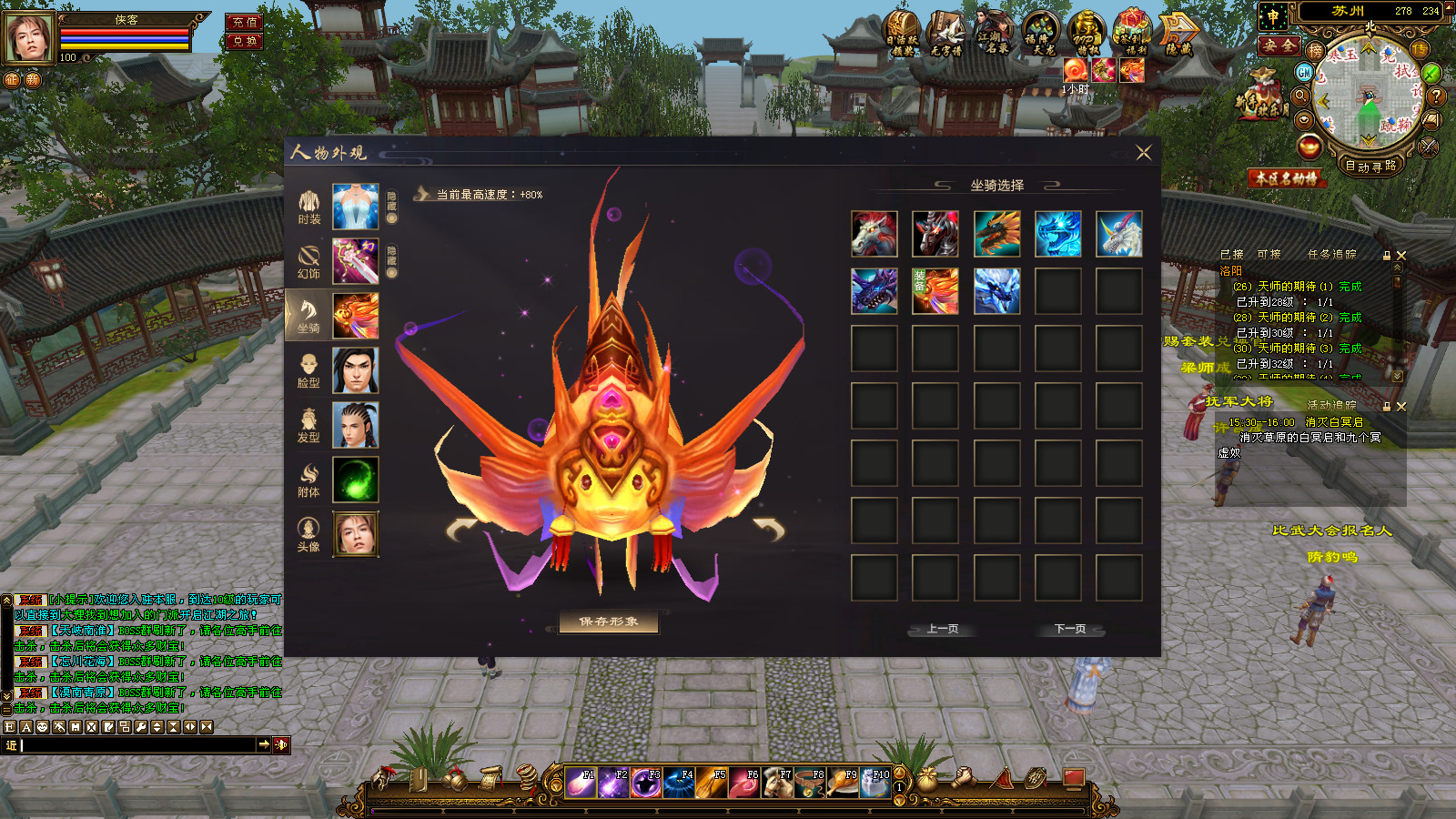This screenshot has height=819, width=1456.
Task: Open the 本区名动榜 ranking banner
Action: [1286, 178]
